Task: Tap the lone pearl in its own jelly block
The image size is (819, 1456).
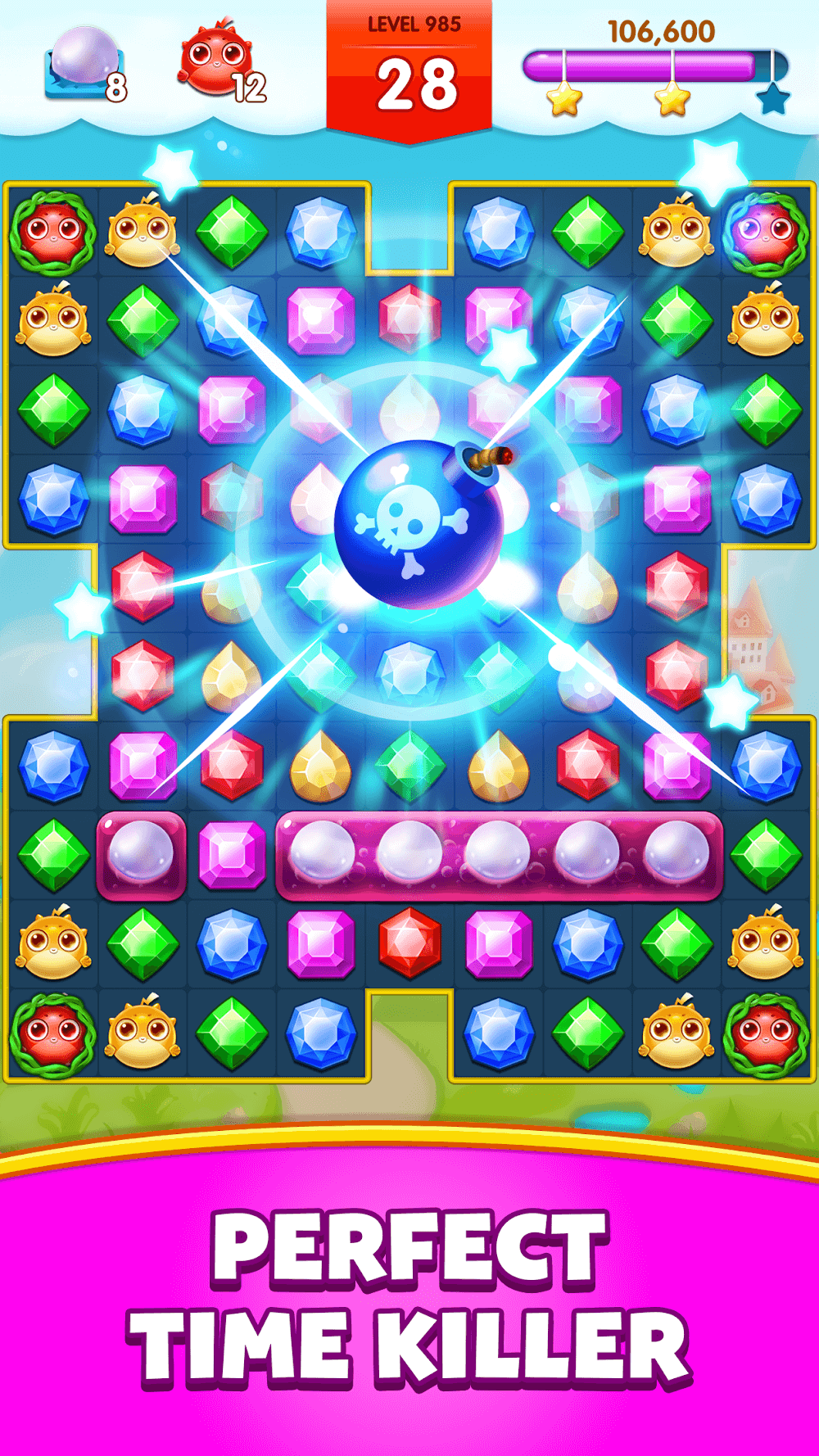Action: 142,854
